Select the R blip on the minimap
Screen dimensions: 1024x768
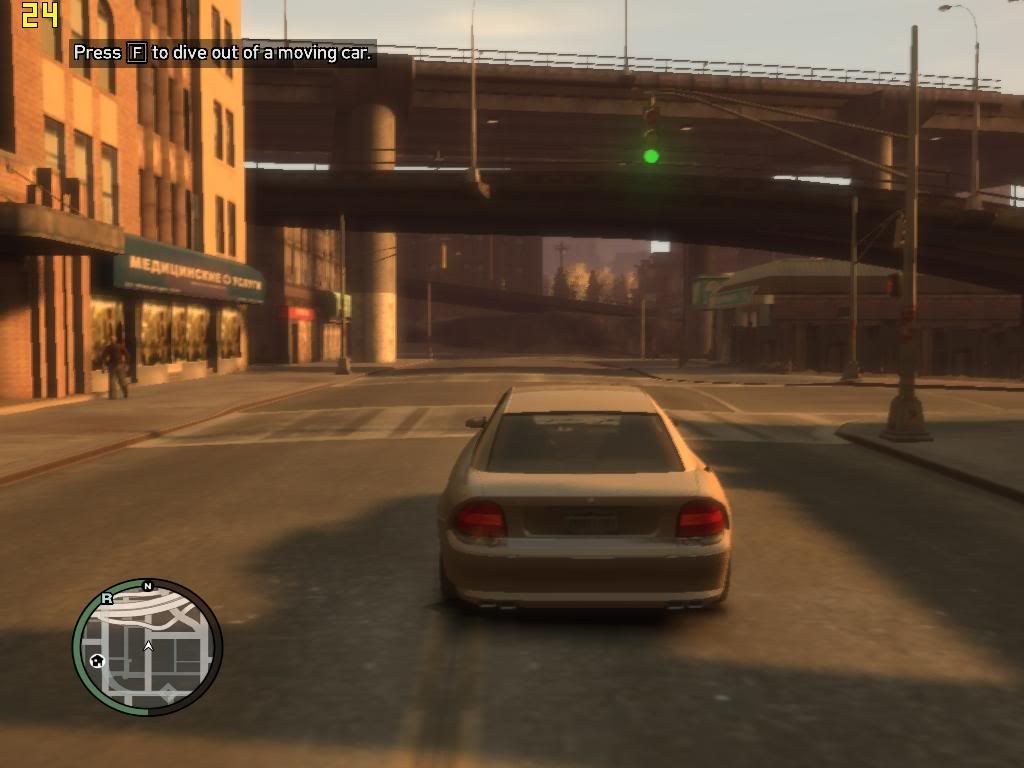[x=107, y=599]
